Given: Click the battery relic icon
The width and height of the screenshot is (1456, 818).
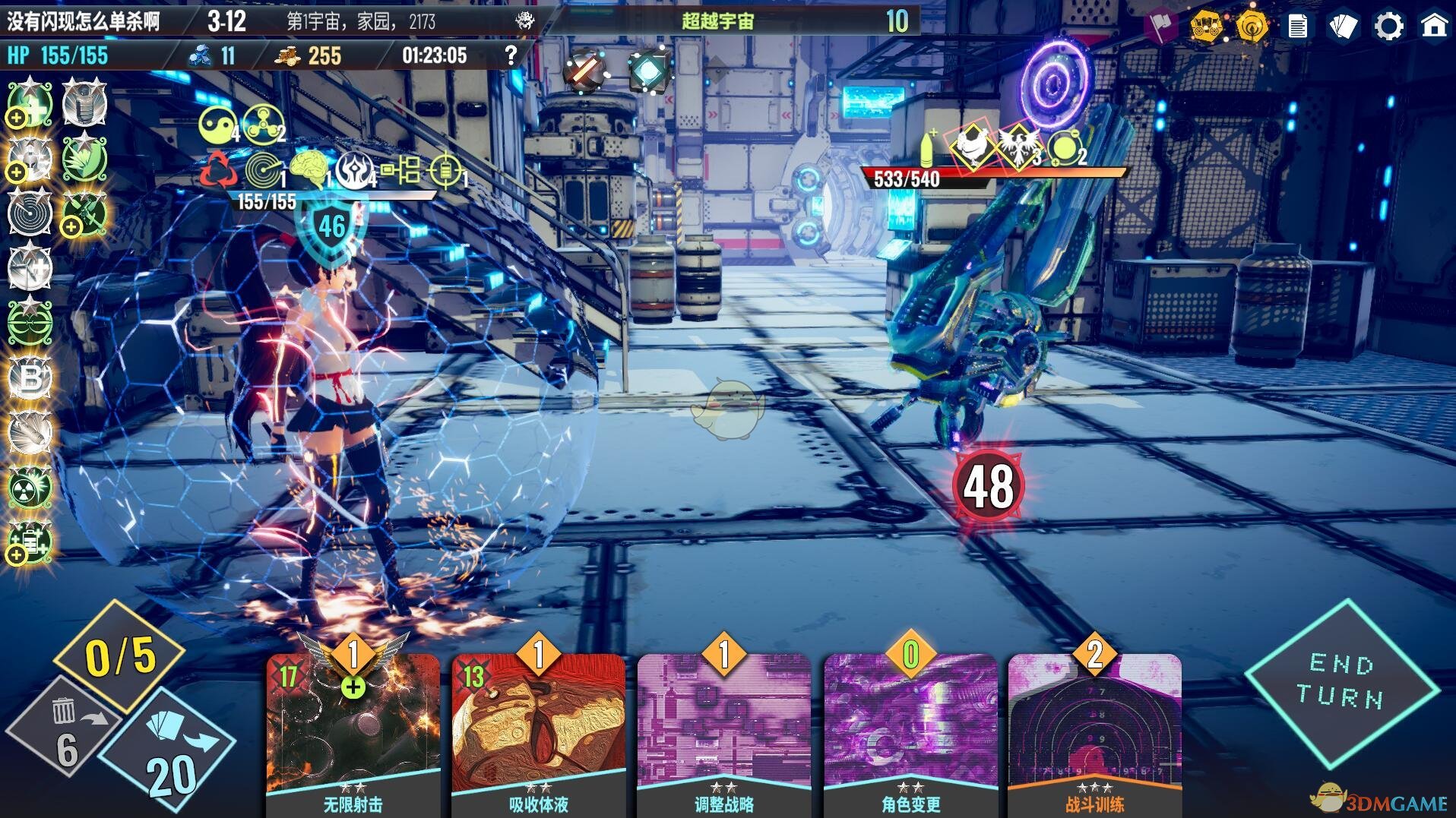Looking at the screenshot, I should tap(30, 542).
